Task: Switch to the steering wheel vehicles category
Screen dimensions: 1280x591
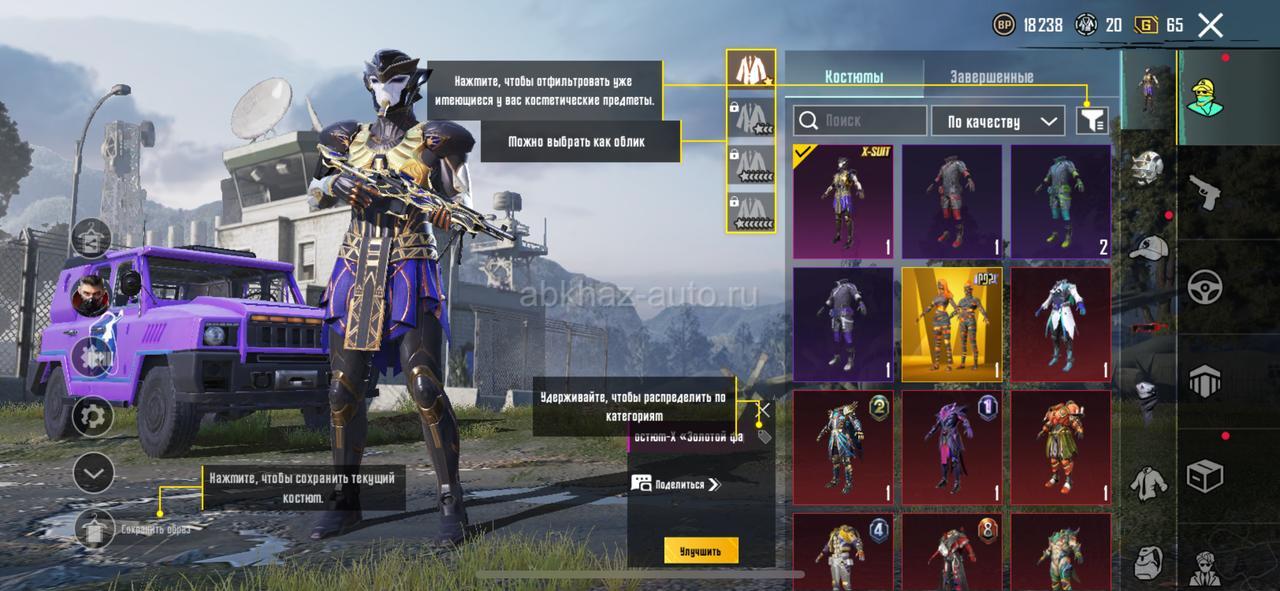Action: 1205,287
